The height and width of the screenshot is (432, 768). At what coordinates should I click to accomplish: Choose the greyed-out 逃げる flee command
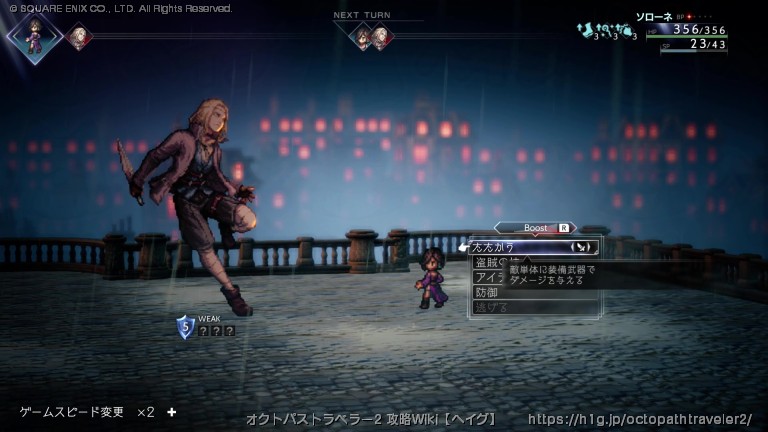pos(489,307)
